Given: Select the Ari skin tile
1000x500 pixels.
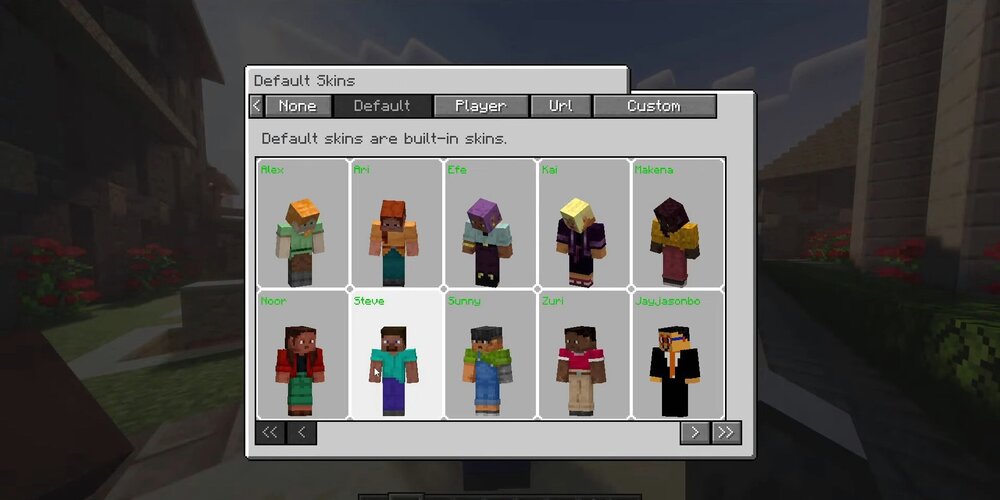Looking at the screenshot, I should pyautogui.click(x=396, y=223).
